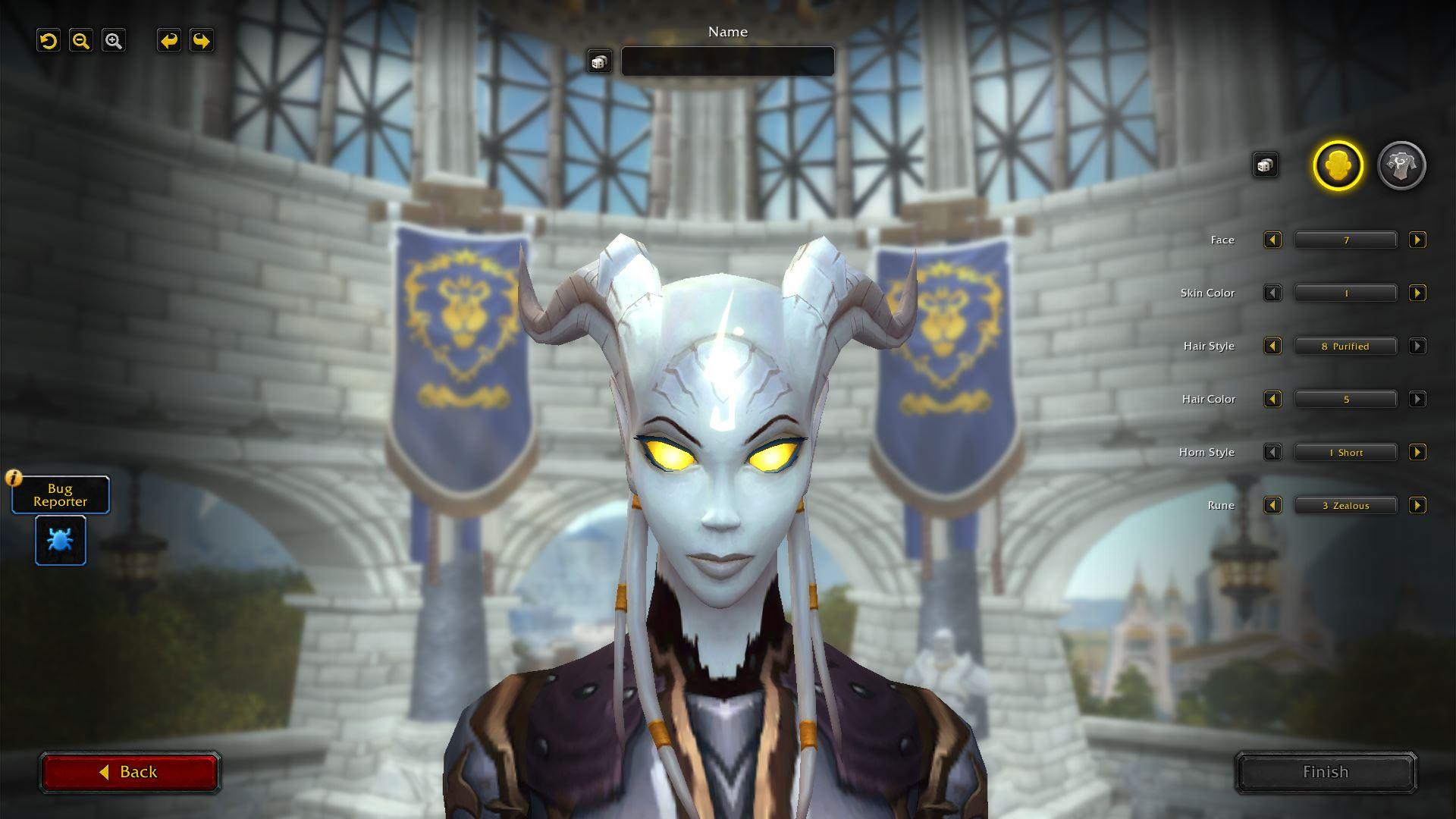Click the Finish button
Image resolution: width=1456 pixels, height=819 pixels.
click(x=1325, y=771)
